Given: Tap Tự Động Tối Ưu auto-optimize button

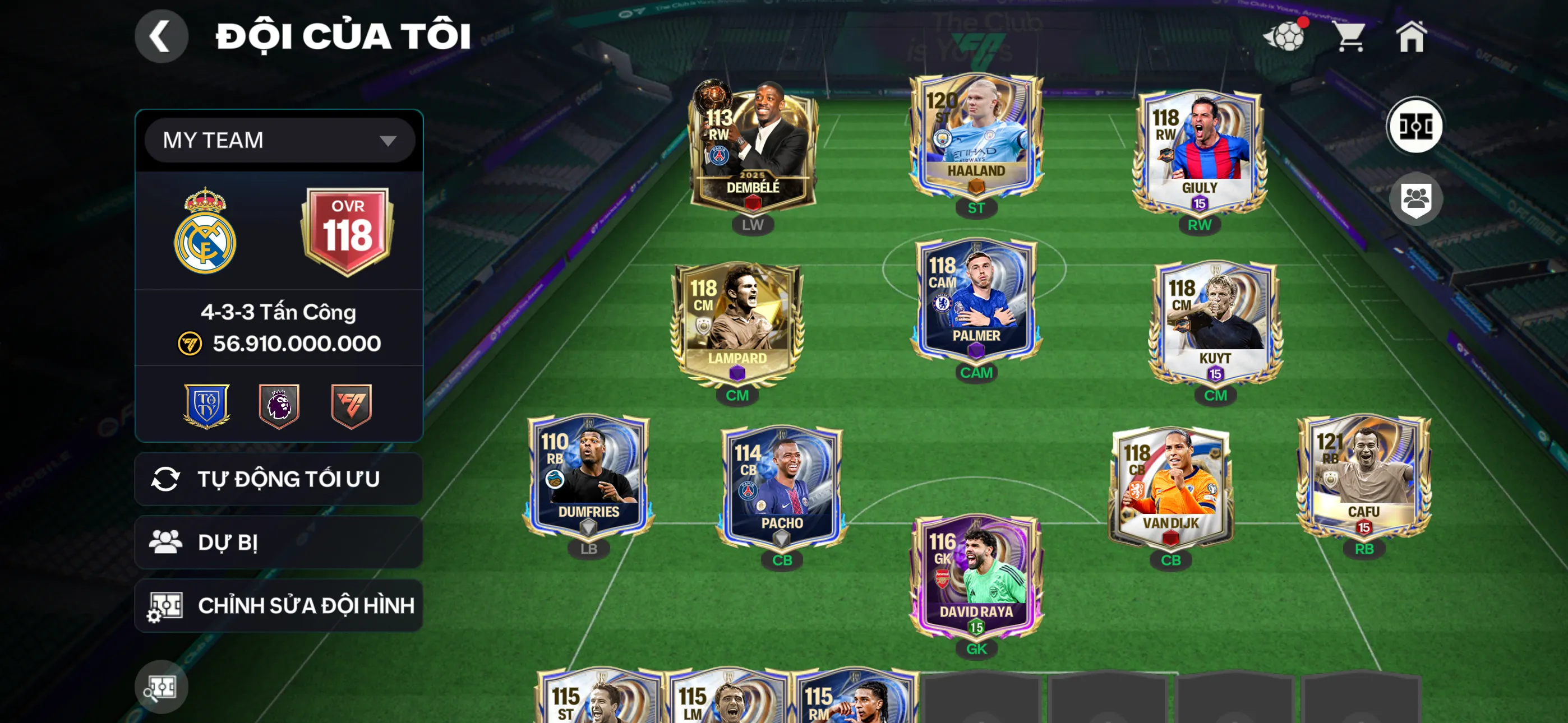Looking at the screenshot, I should click(x=278, y=479).
